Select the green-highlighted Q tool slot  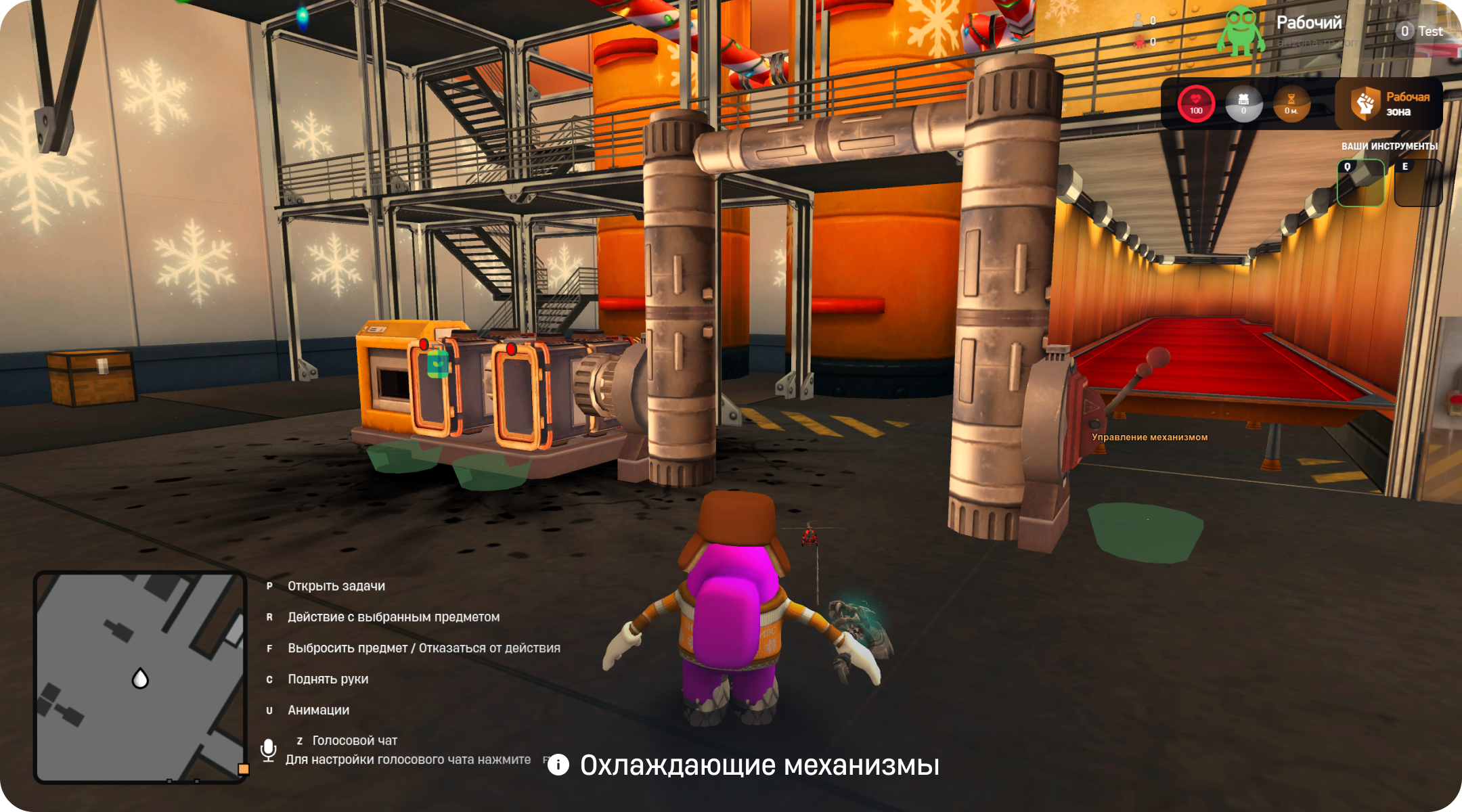pyautogui.click(x=1360, y=183)
